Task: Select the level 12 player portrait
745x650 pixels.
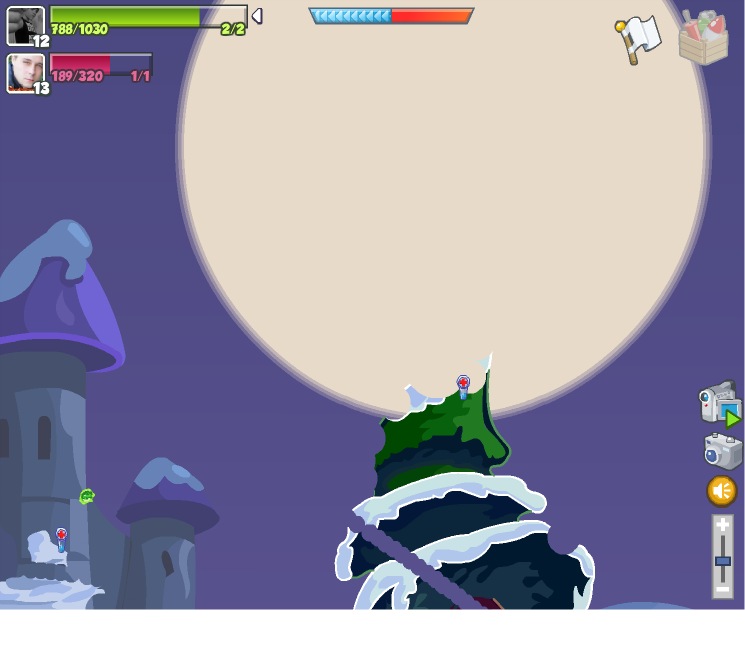Action: (25, 25)
